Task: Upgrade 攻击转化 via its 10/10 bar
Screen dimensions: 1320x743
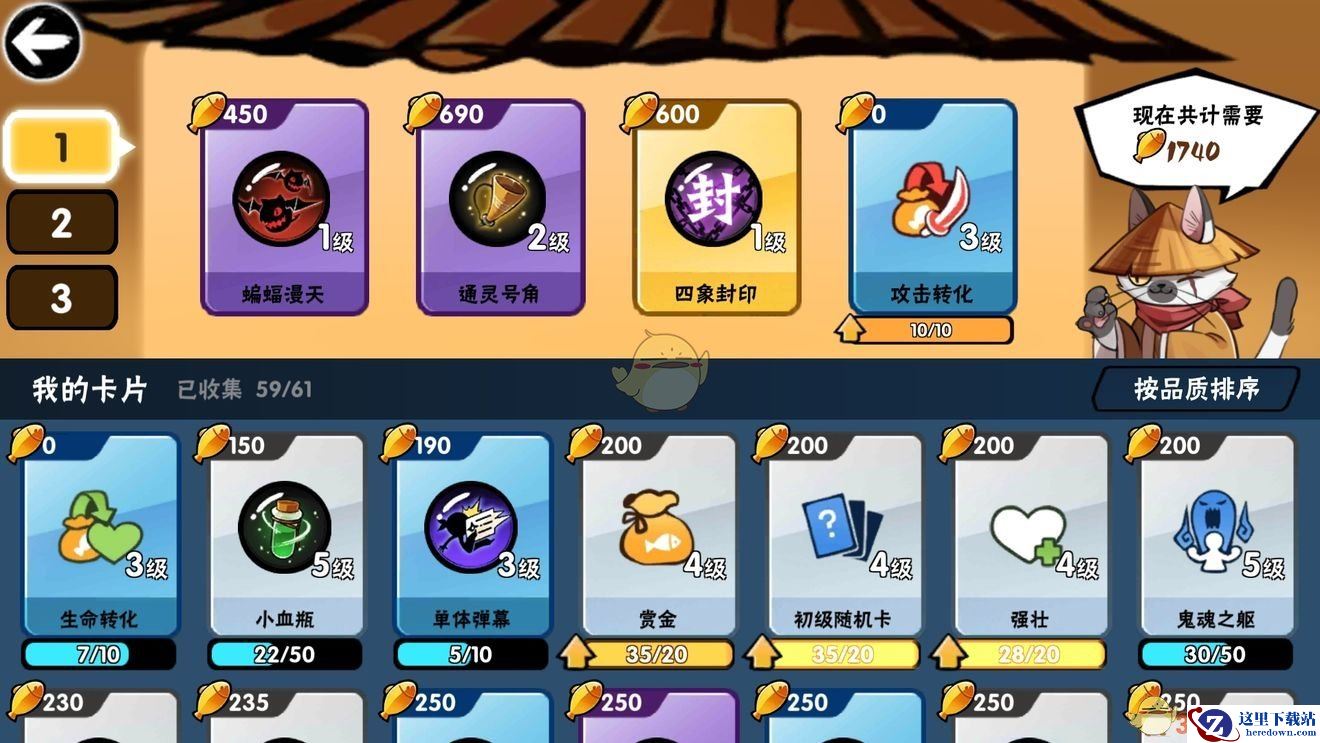Action: 925,330
